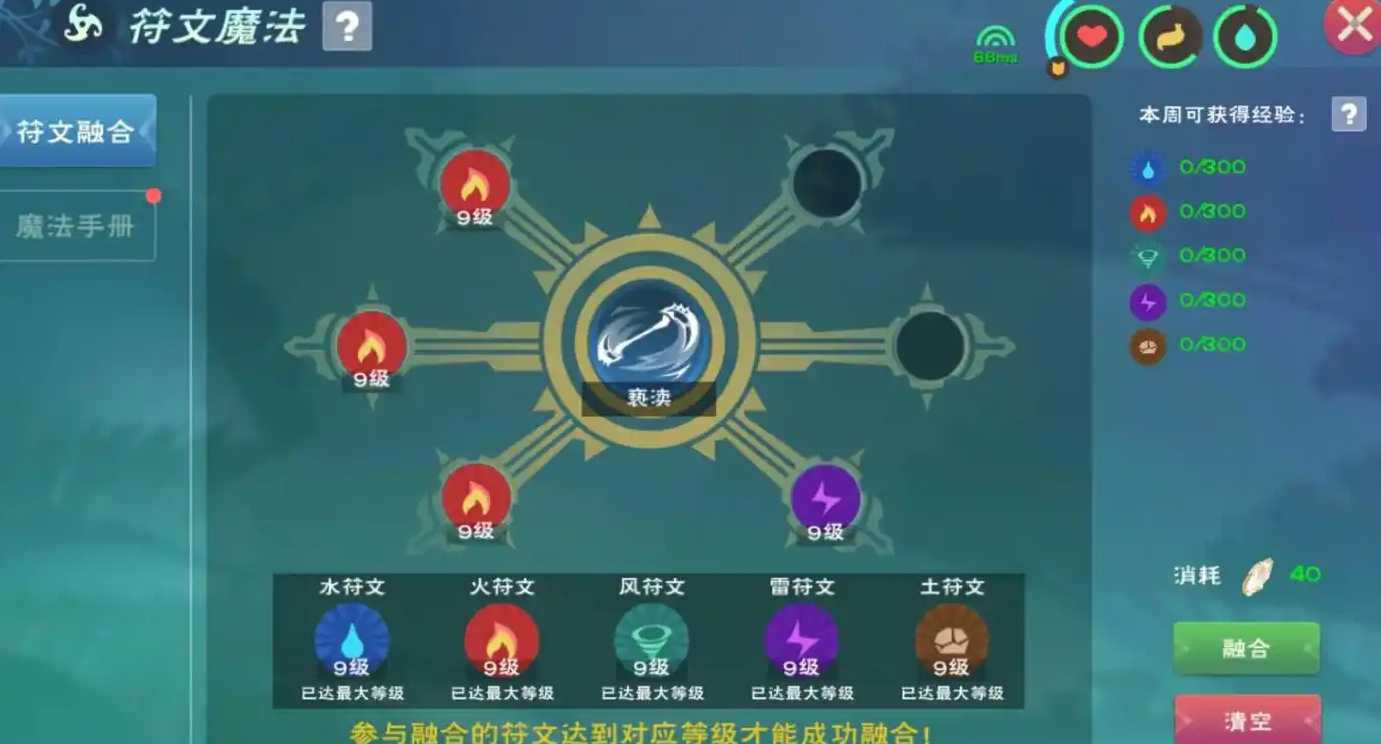Expand weekly experience help with the question mark
Viewport: 1381px width, 744px height.
[x=1349, y=115]
